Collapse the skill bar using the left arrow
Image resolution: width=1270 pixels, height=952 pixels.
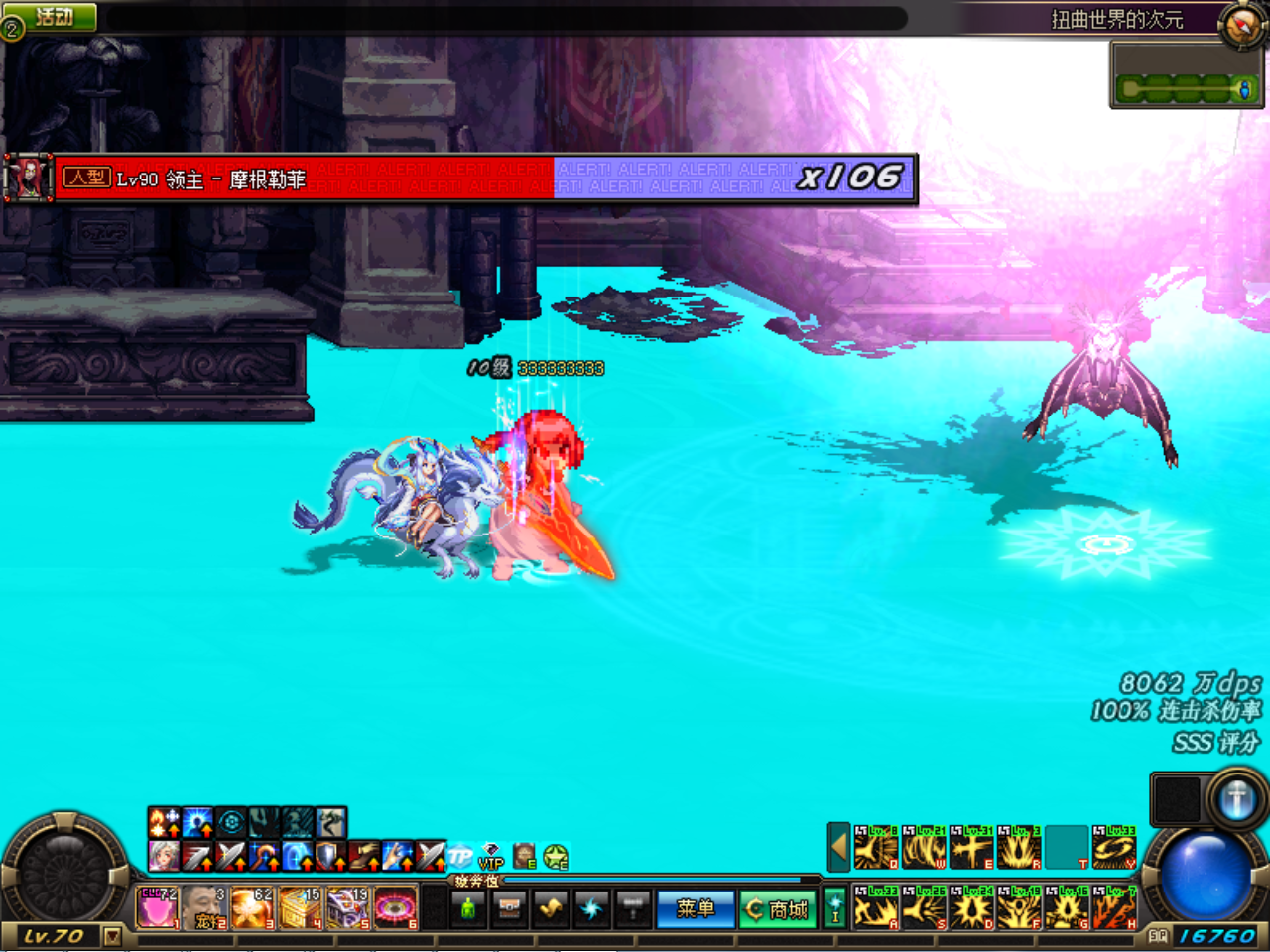click(837, 848)
